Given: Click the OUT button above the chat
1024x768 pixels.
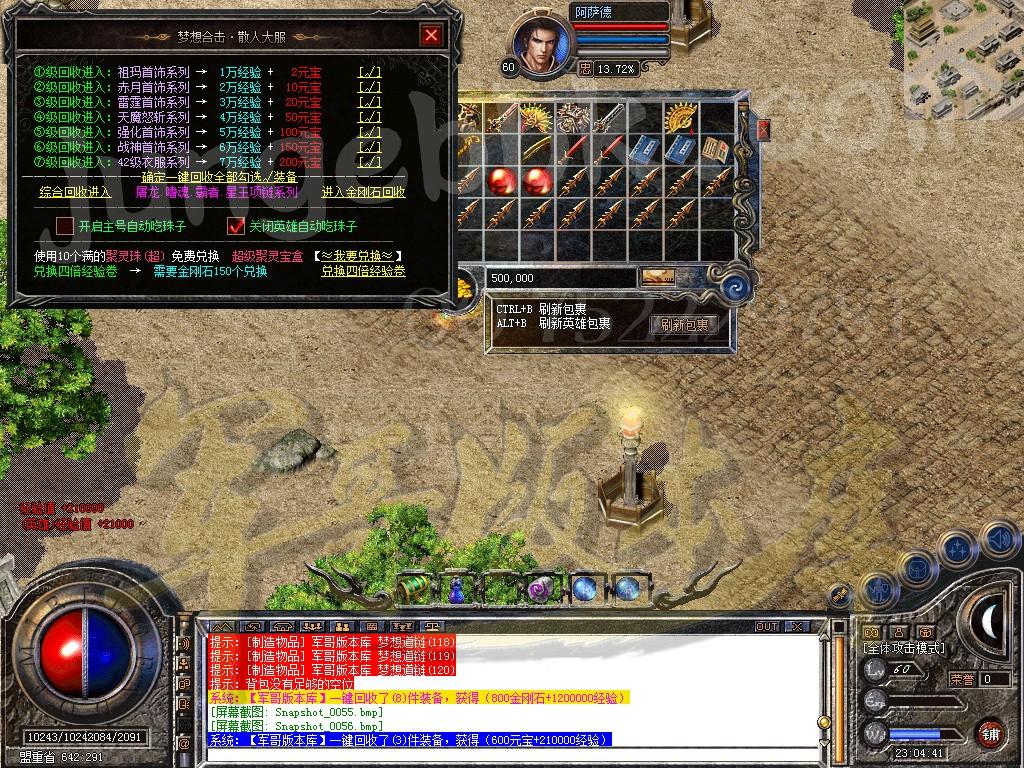Looking at the screenshot, I should [767, 626].
